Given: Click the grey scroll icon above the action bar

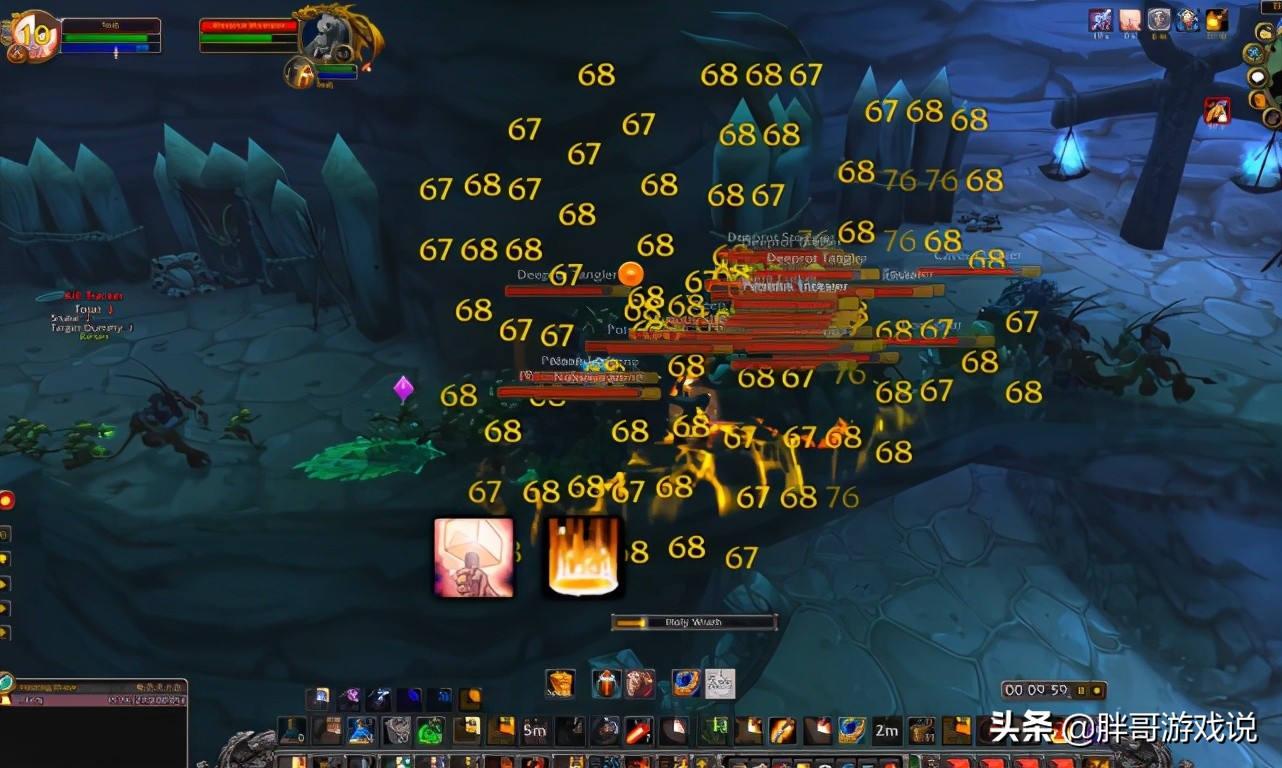Looking at the screenshot, I should click(x=722, y=682).
